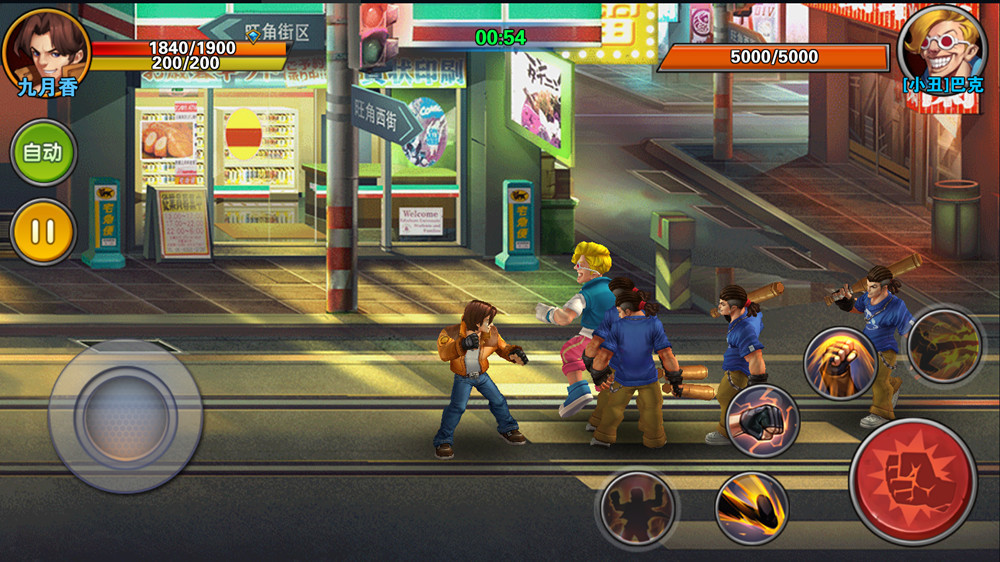Viewport: 1000px width, 562px height.
Task: Use the black-gloved lightning punch skill
Action: click(762, 421)
